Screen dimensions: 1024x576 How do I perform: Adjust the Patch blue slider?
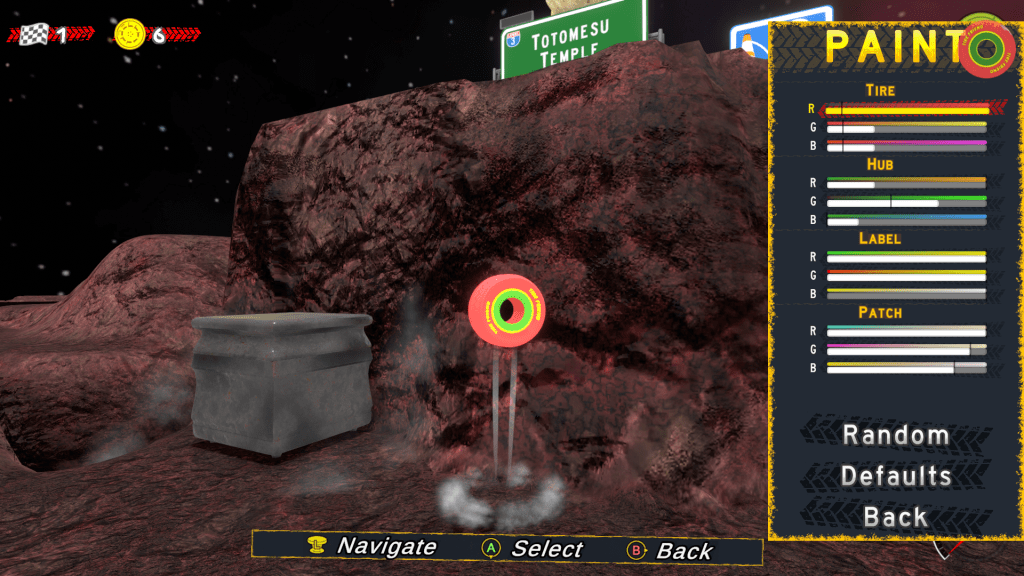point(906,368)
